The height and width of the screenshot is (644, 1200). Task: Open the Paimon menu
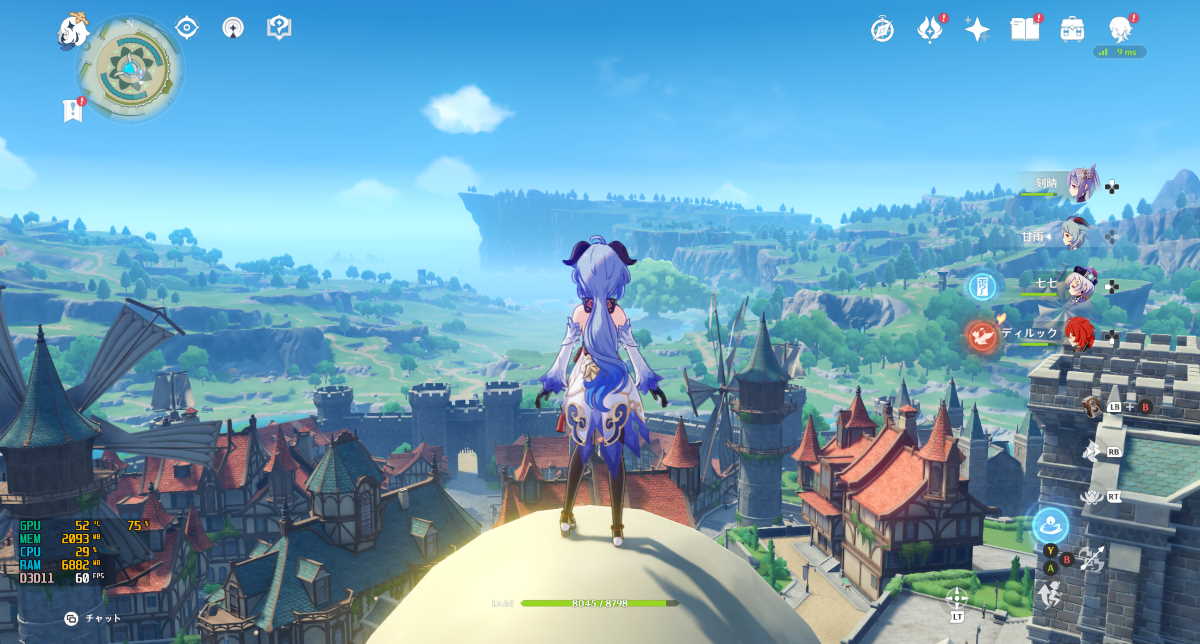click(x=72, y=30)
